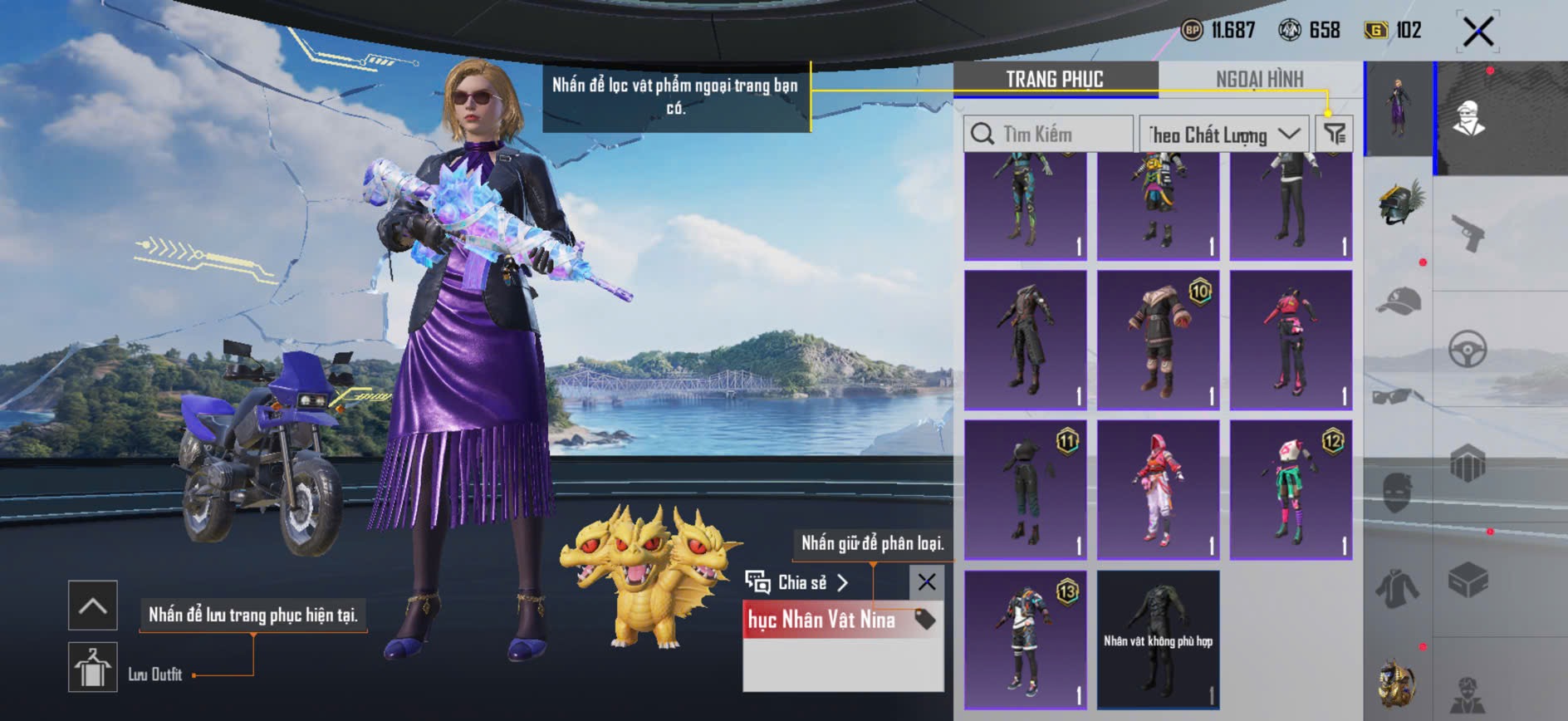
Task: Focus the Tìm Kiếm search field
Action: pyautogui.click(x=1049, y=134)
